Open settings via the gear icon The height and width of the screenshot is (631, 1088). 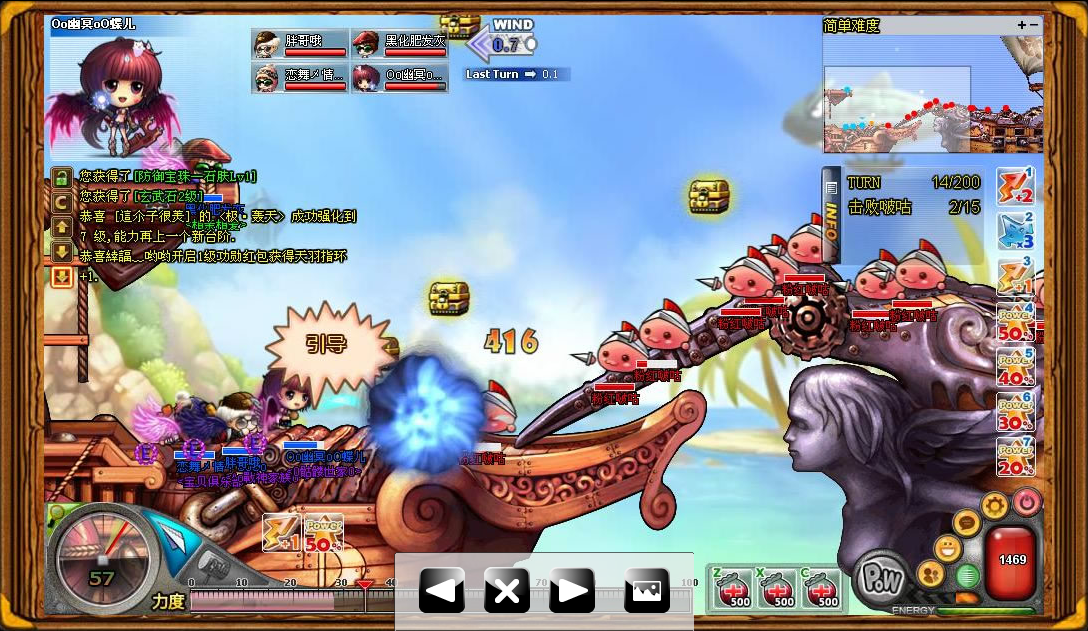point(993,505)
